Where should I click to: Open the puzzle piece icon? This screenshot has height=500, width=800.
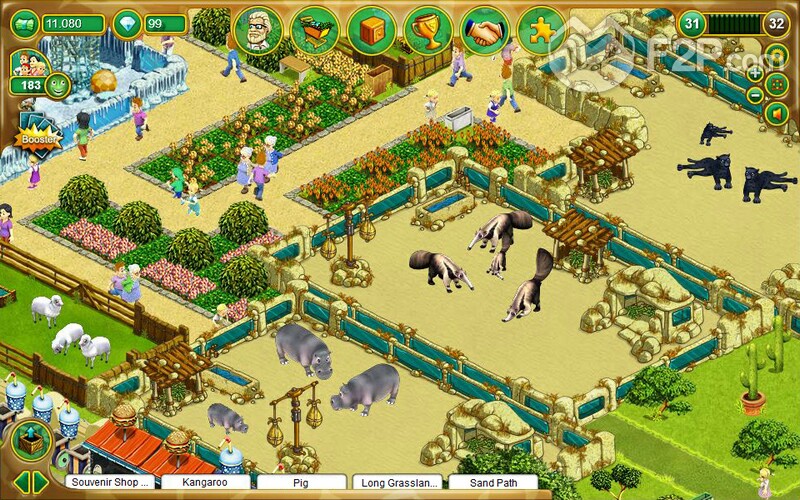click(x=542, y=31)
